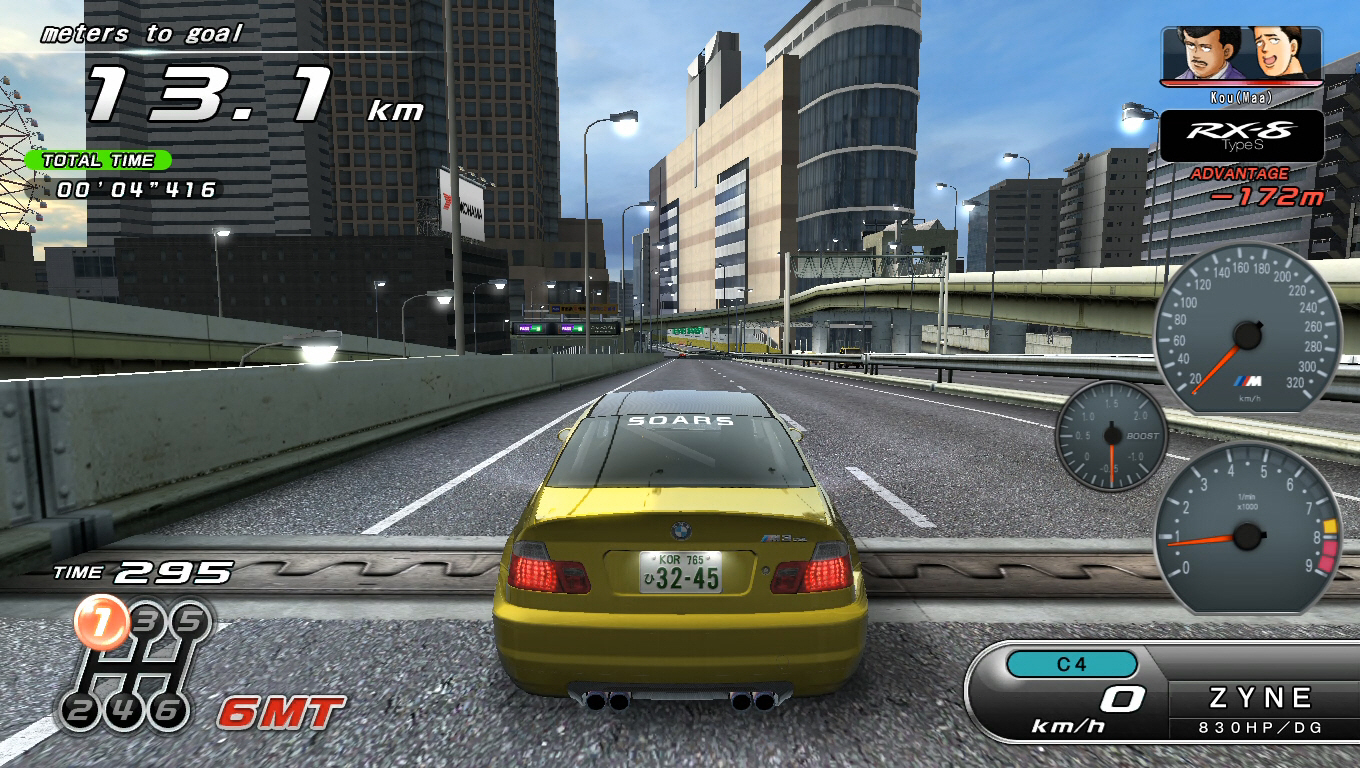Click the Kou (Maa) opponent portrait
Screen dimensions: 1360x768
pyautogui.click(x=1241, y=56)
